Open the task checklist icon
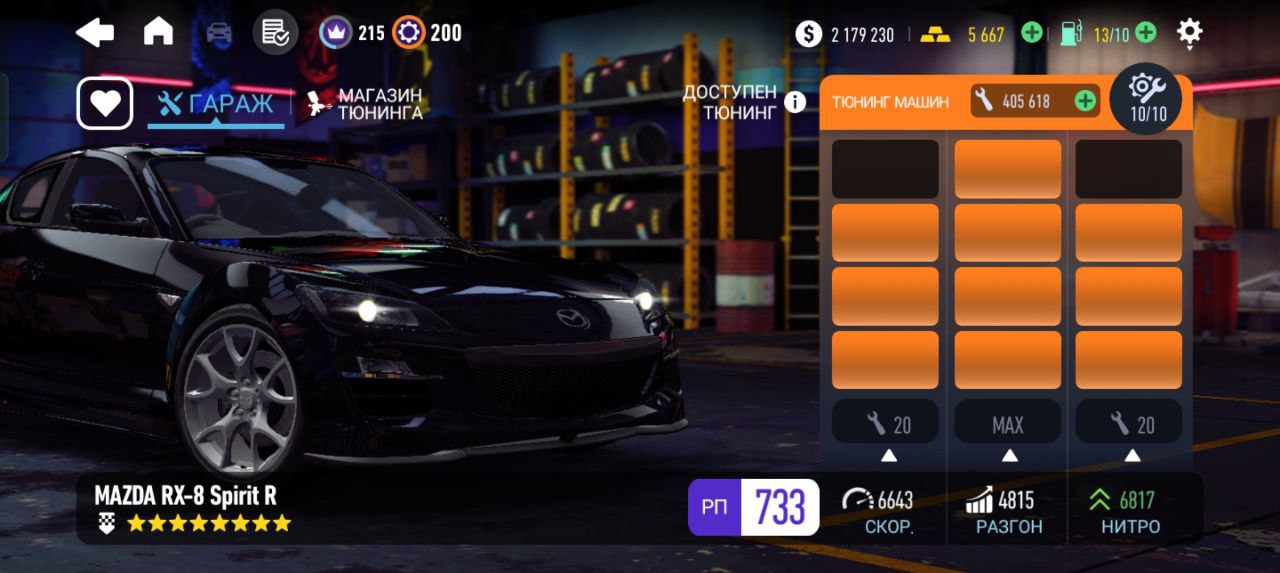 pyautogui.click(x=275, y=33)
